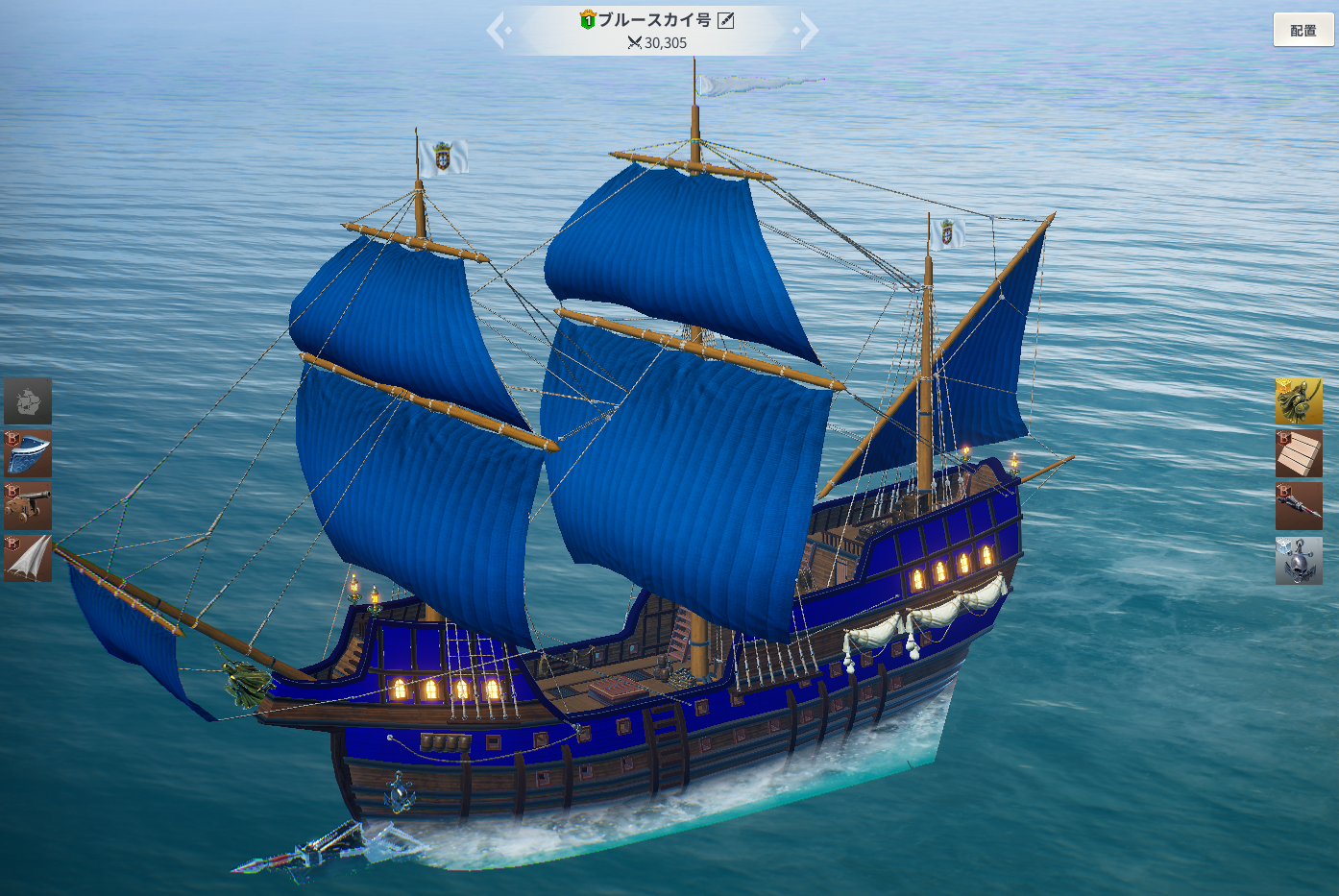This screenshot has width=1339, height=896.
Task: Select the harpoon weapon slot
Action: pyautogui.click(x=1299, y=506)
